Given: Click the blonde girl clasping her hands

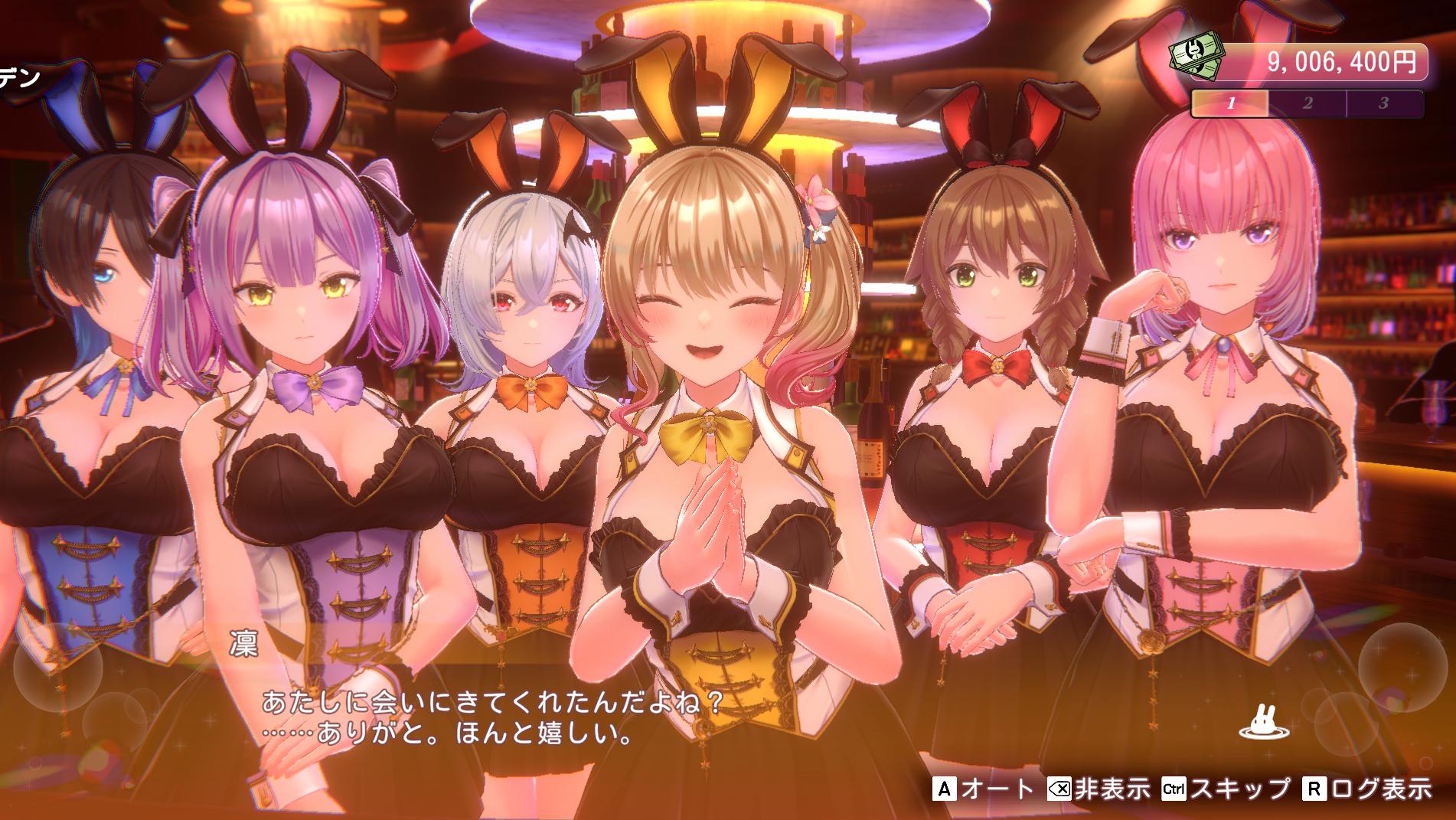Looking at the screenshot, I should click(712, 345).
